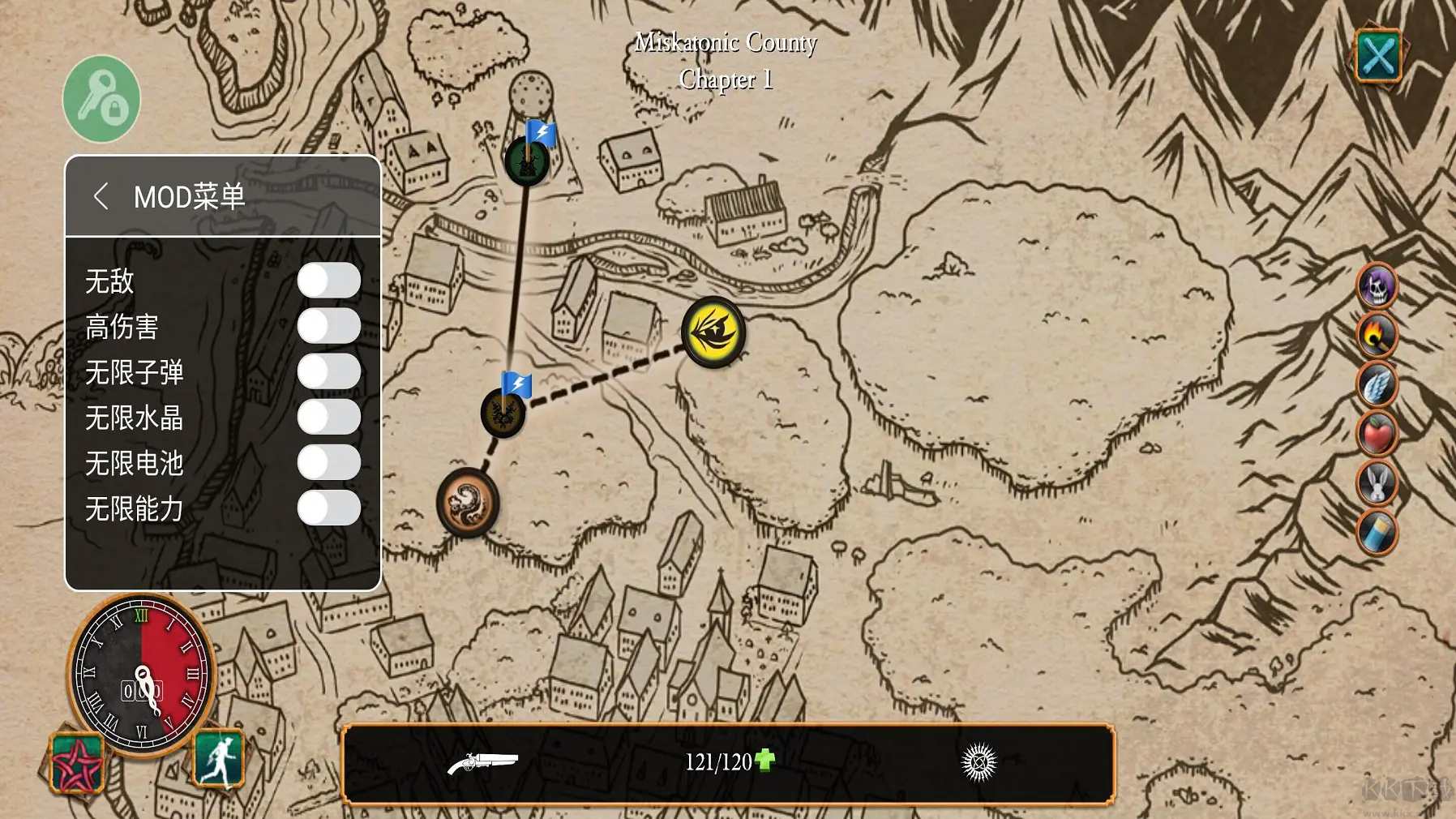
Task: Select the yellow highlighted map node
Action: tap(713, 332)
